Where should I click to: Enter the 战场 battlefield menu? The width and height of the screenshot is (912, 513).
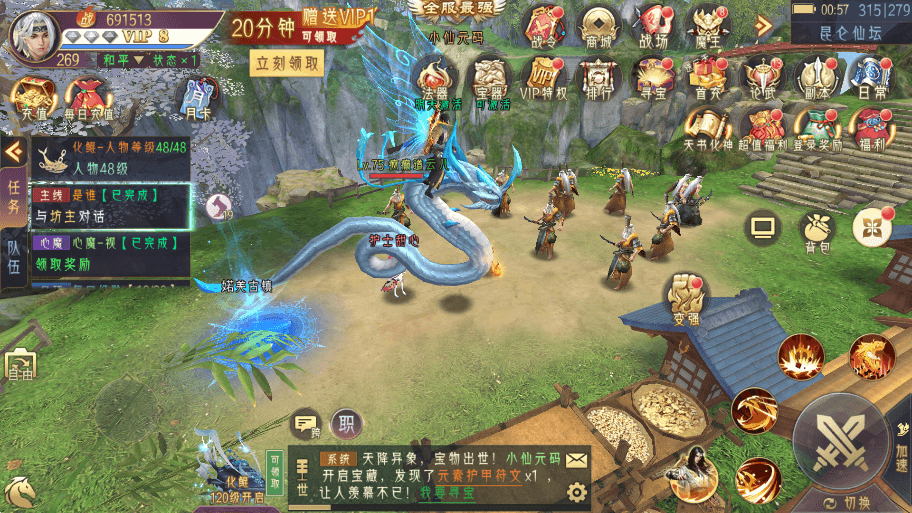(653, 25)
